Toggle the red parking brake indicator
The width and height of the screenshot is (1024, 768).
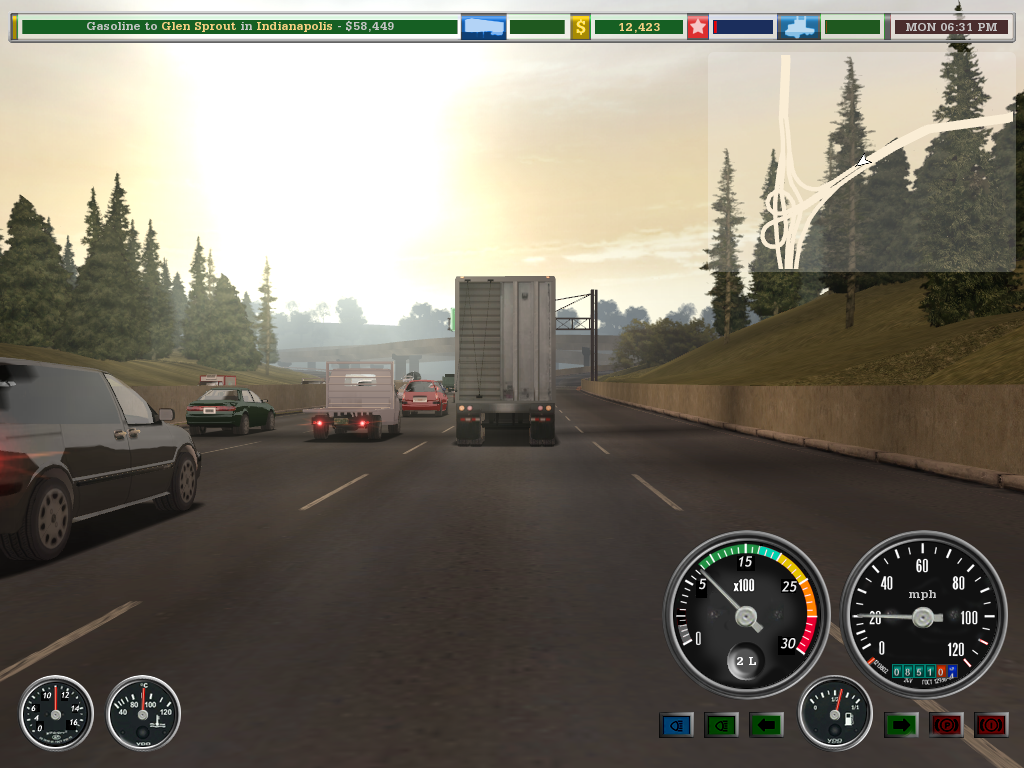[x=946, y=725]
